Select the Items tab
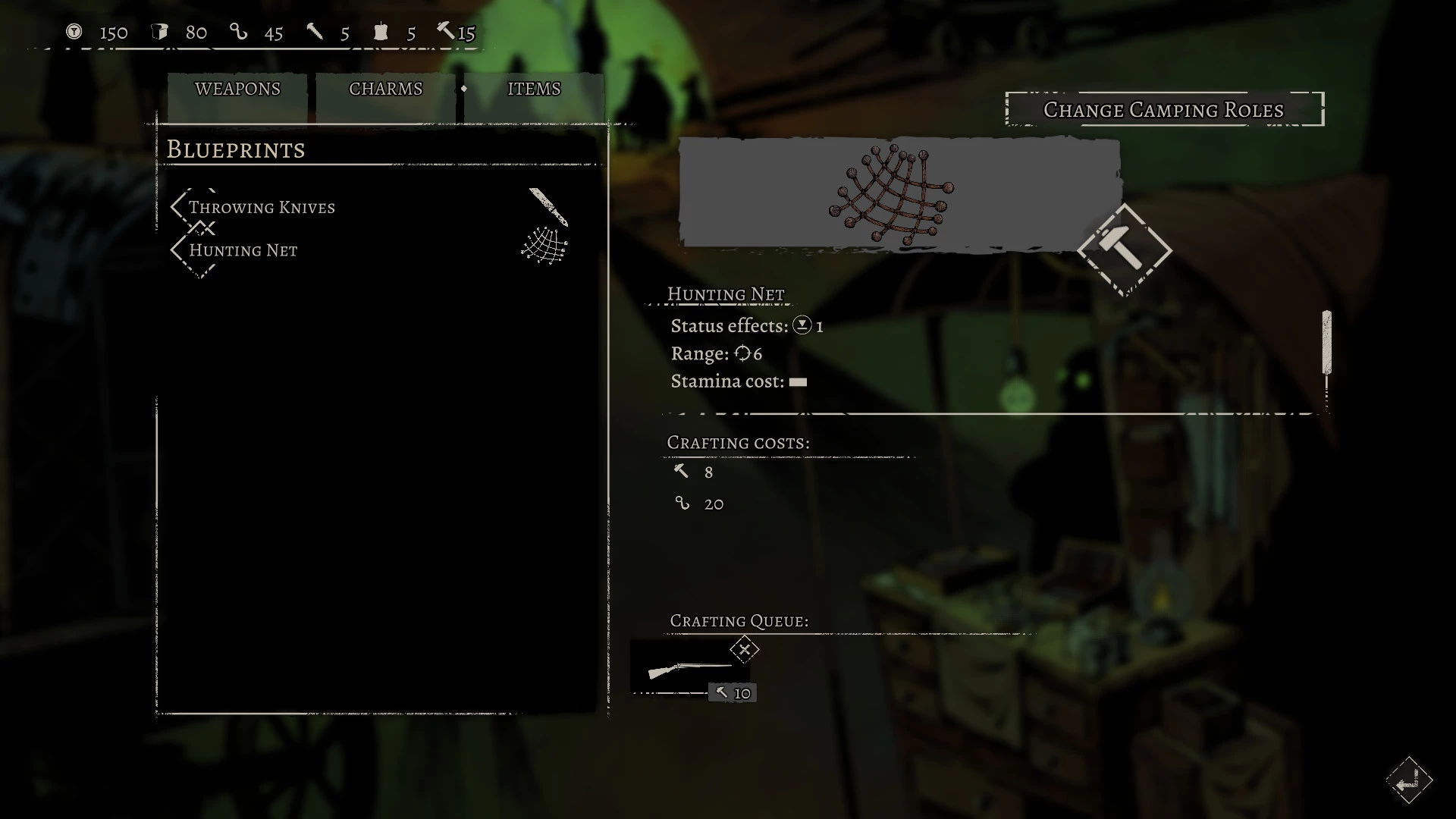The width and height of the screenshot is (1456, 819). [534, 89]
